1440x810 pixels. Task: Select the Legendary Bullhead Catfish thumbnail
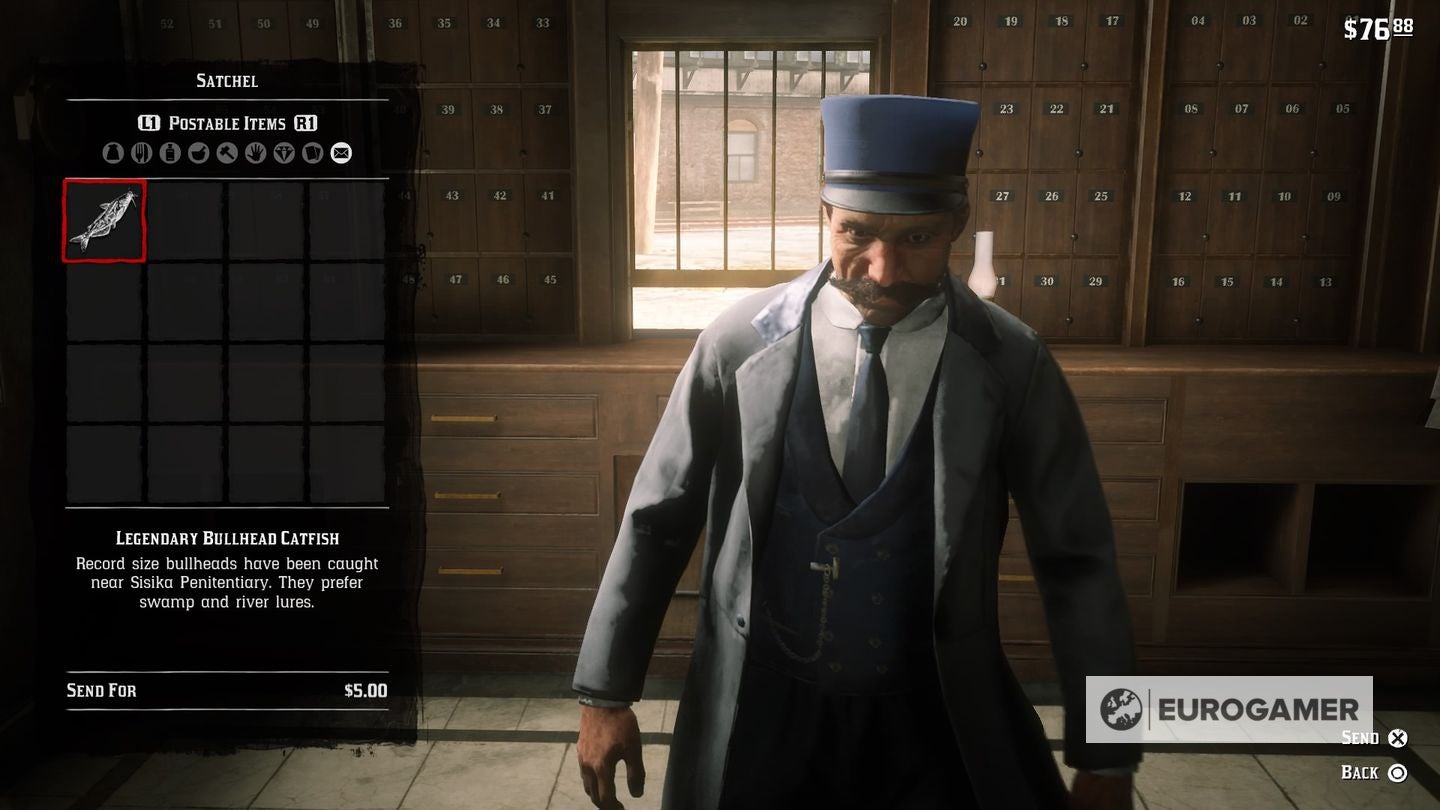[x=103, y=221]
